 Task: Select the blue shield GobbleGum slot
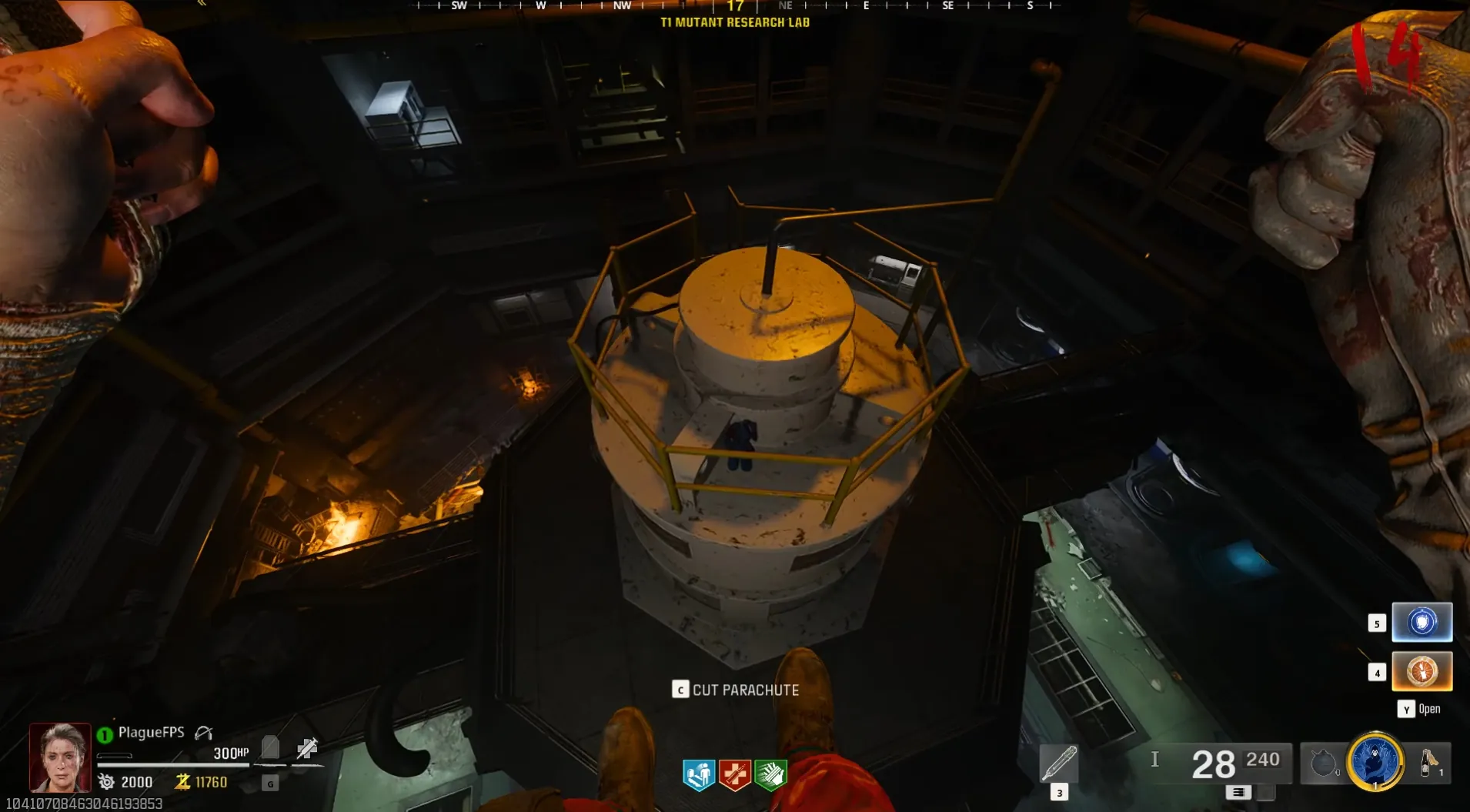click(1422, 622)
